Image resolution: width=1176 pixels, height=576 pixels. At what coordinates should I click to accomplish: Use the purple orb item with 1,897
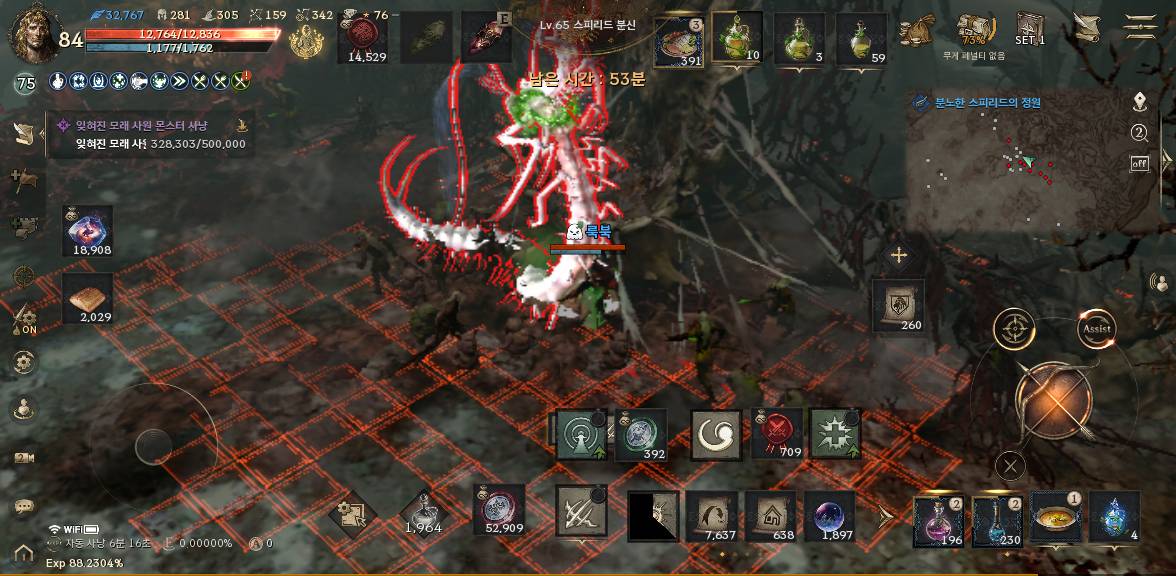[x=830, y=517]
